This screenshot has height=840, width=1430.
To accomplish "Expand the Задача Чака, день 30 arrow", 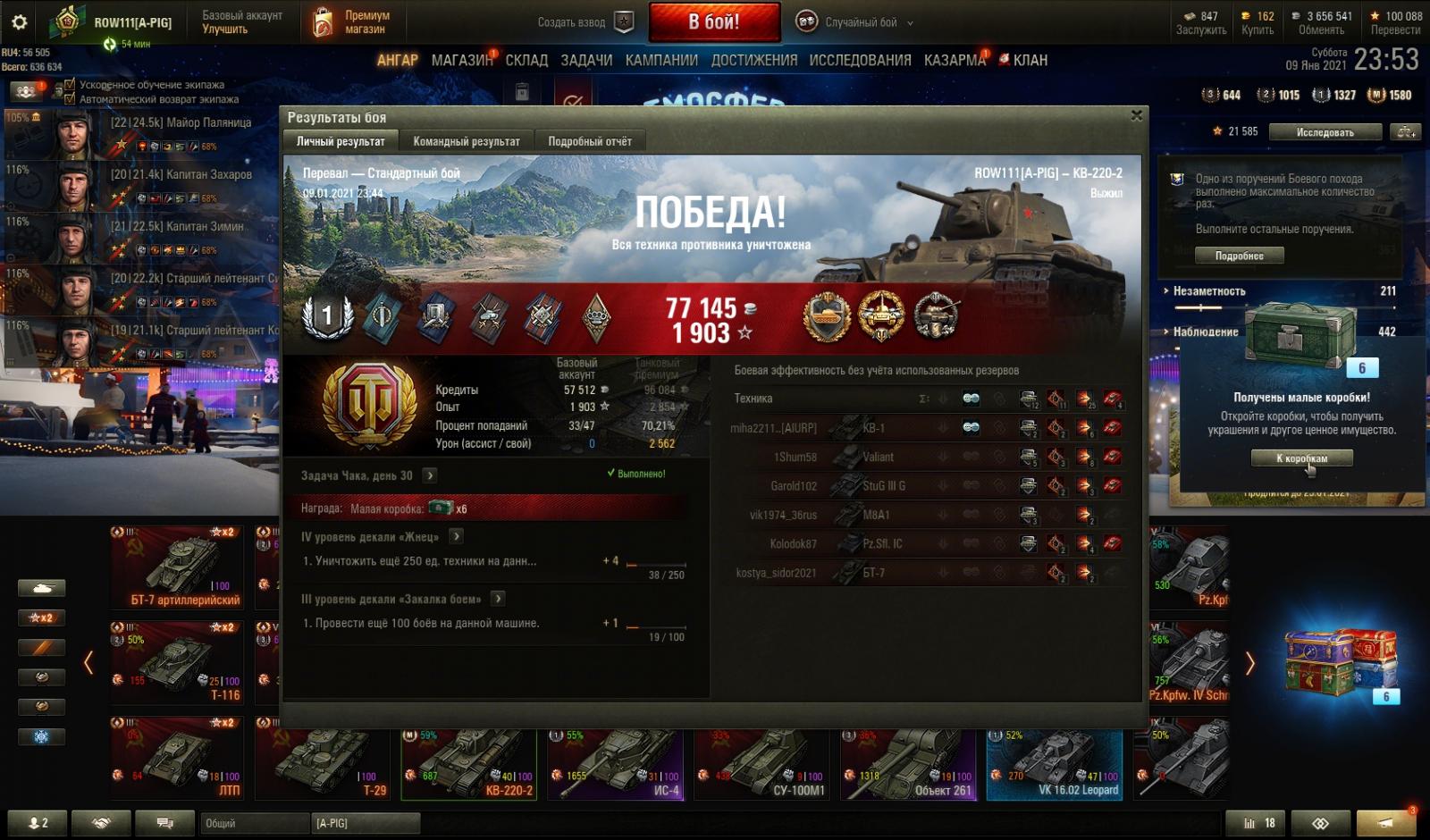I will [430, 475].
